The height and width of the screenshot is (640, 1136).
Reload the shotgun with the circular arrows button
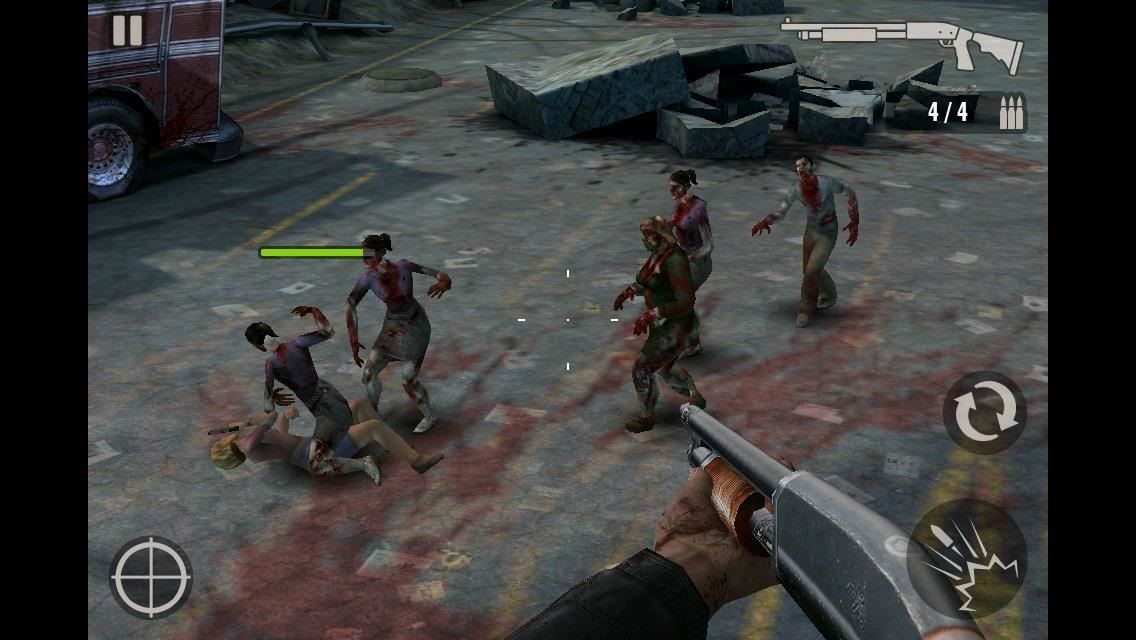[x=984, y=412]
